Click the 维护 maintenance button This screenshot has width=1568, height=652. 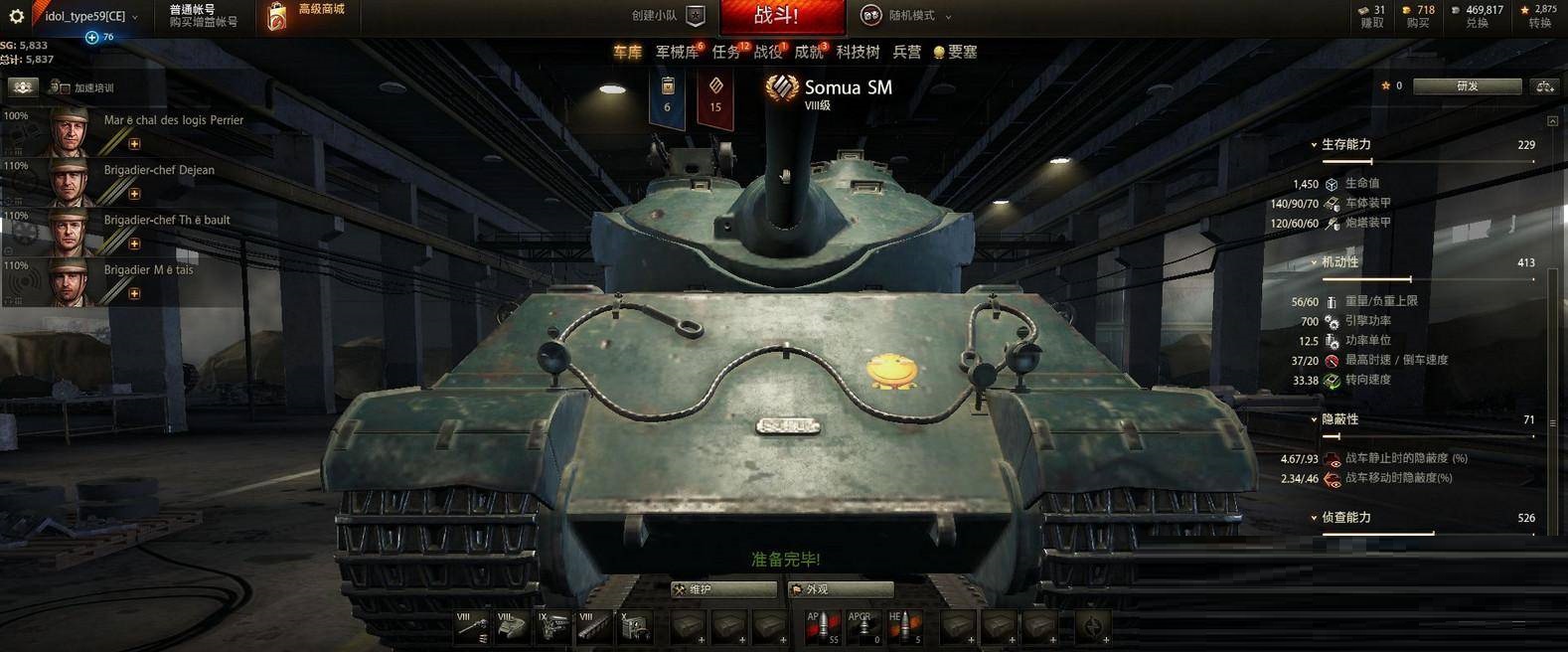[x=722, y=589]
